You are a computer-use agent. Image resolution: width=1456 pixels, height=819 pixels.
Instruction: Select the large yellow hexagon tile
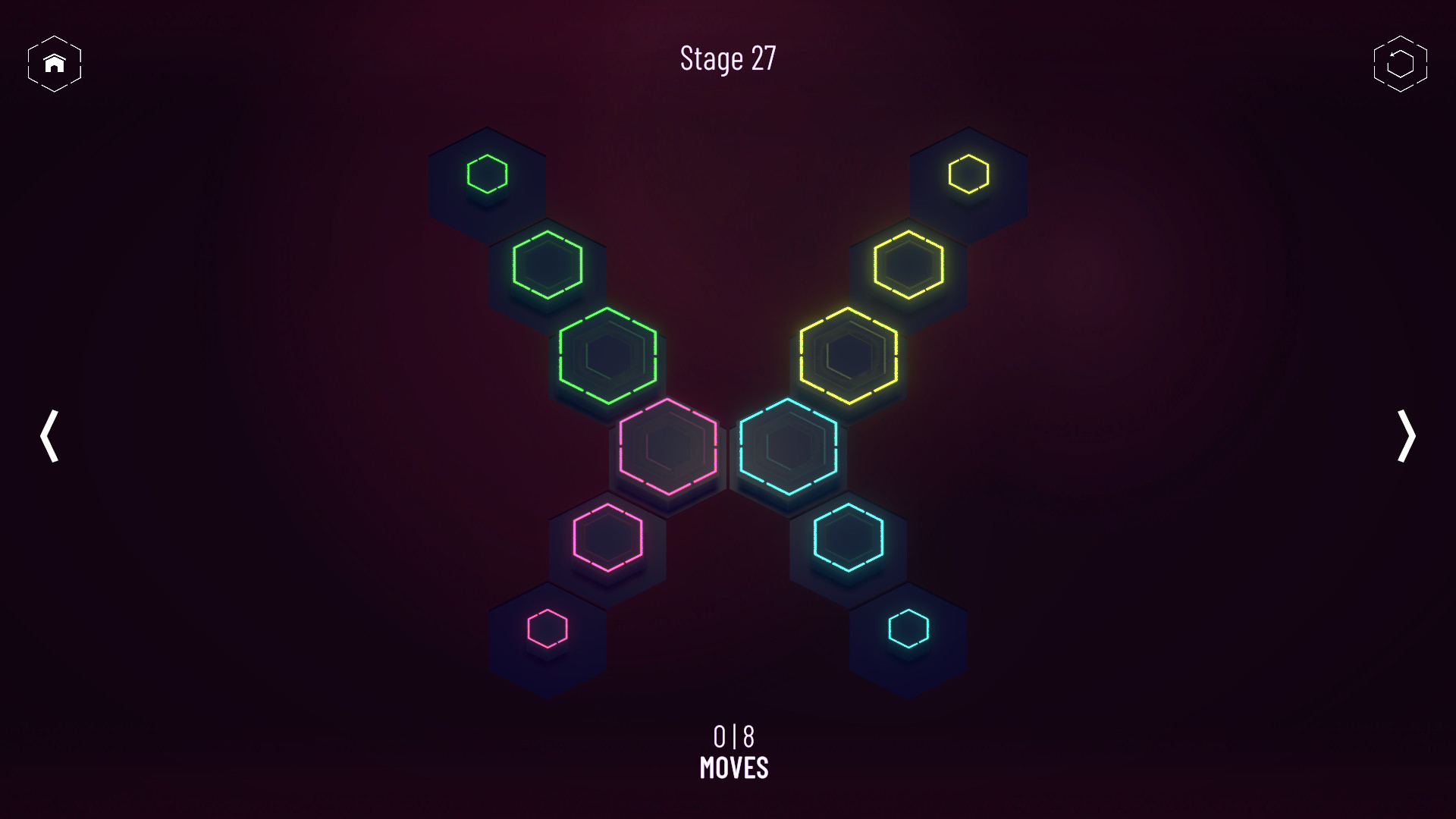[849, 356]
